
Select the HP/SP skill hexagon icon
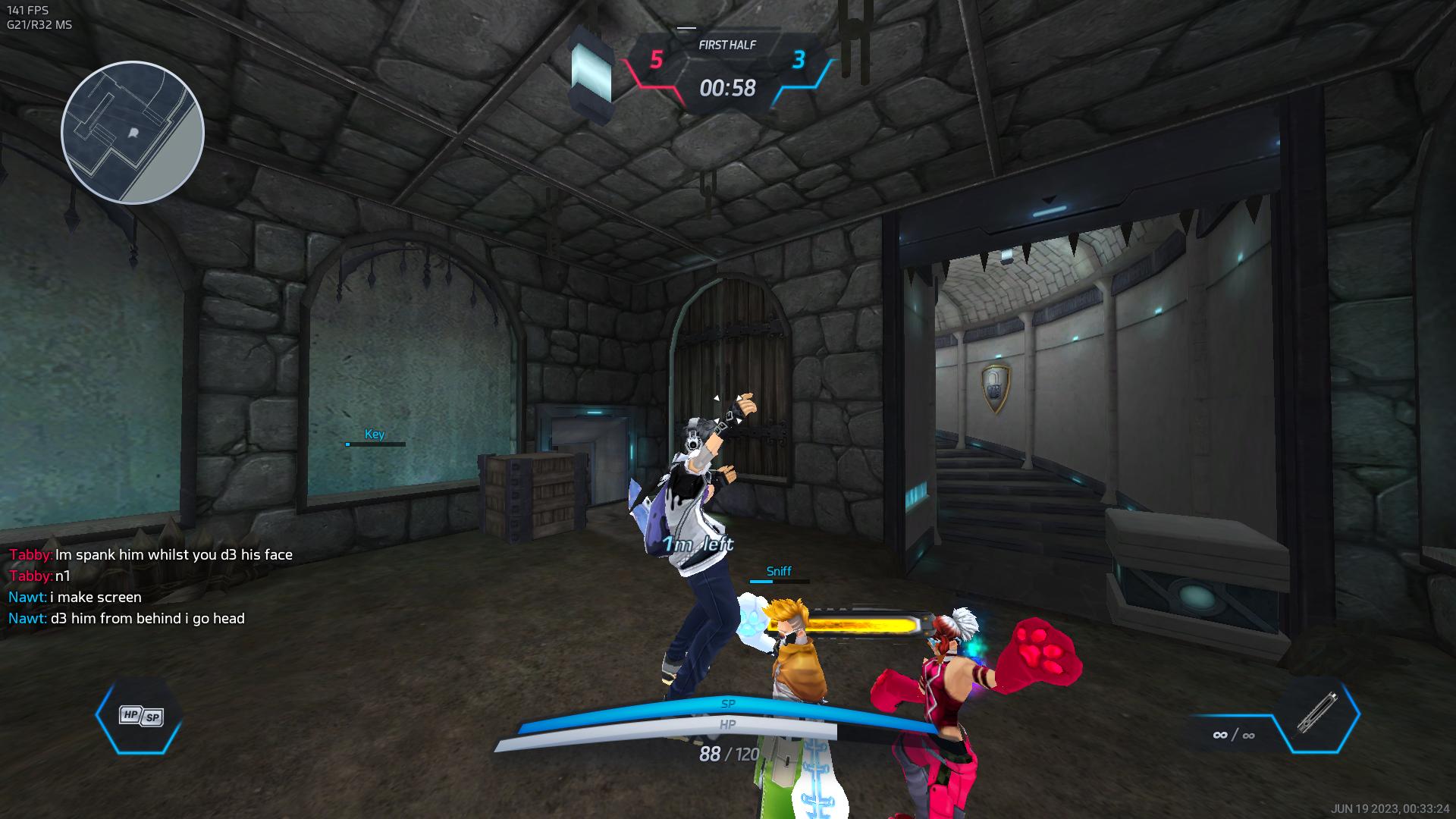click(x=140, y=715)
